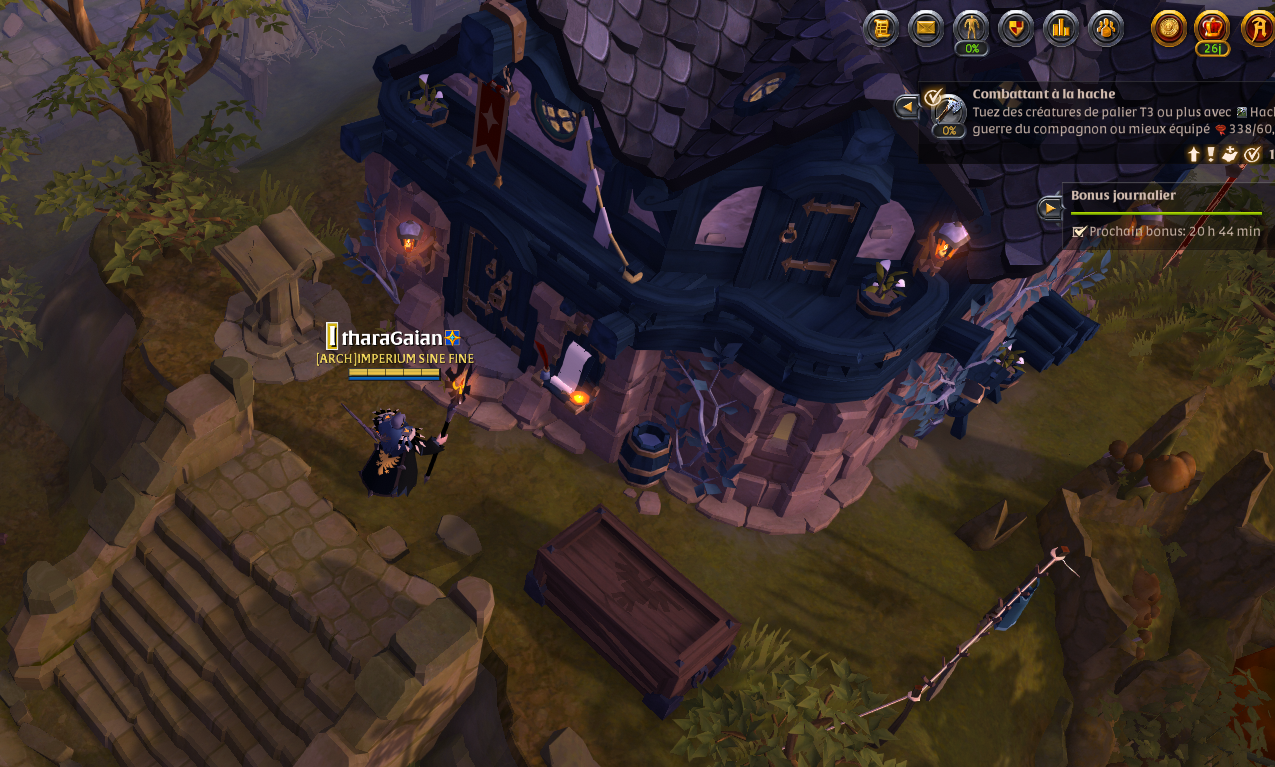Image resolution: width=1275 pixels, height=767 pixels.
Task: Open the mail envelope inbox
Action: (x=926, y=28)
